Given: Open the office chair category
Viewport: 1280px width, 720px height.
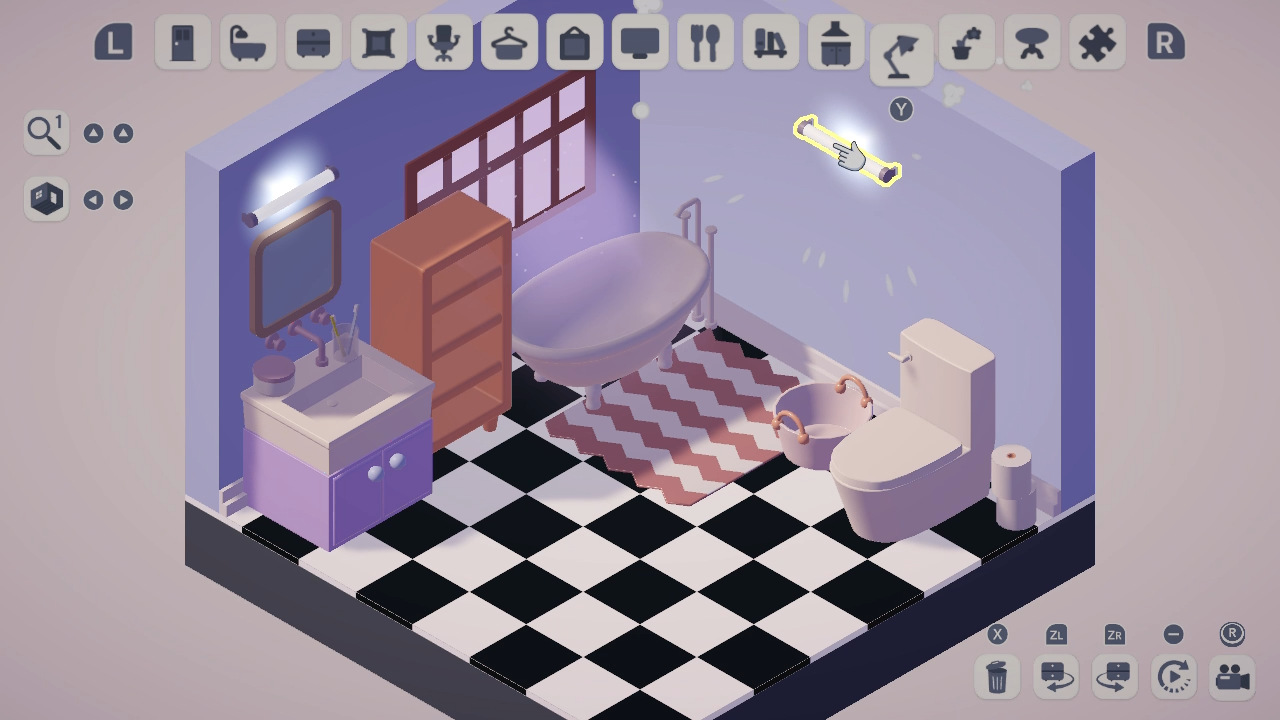Looking at the screenshot, I should (444, 44).
